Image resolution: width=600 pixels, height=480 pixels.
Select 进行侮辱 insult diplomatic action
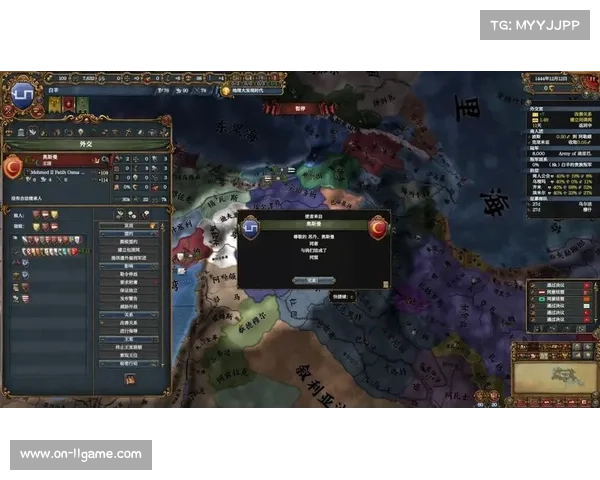click(x=131, y=330)
